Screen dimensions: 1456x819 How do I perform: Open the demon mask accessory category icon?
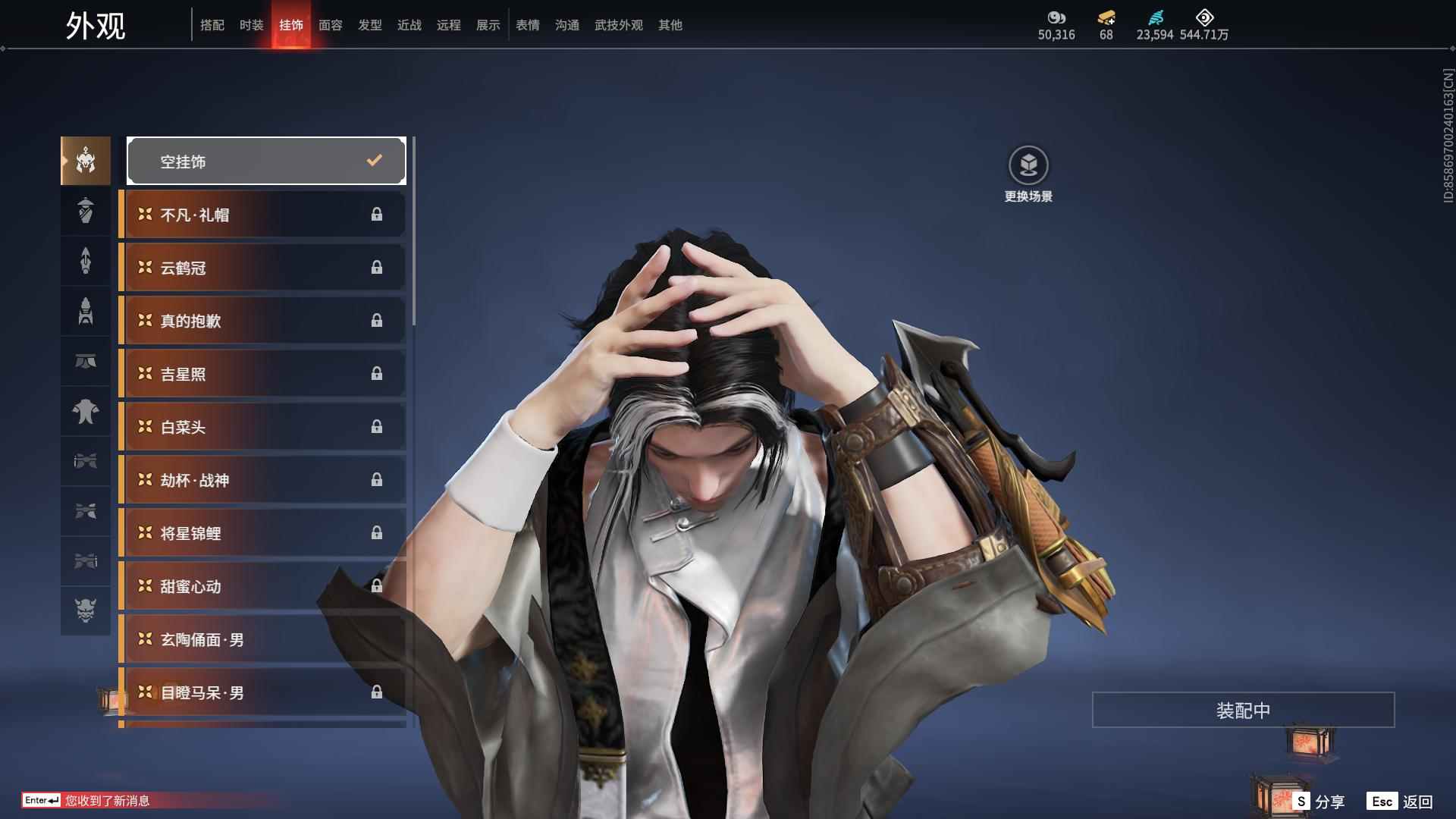pos(85,610)
